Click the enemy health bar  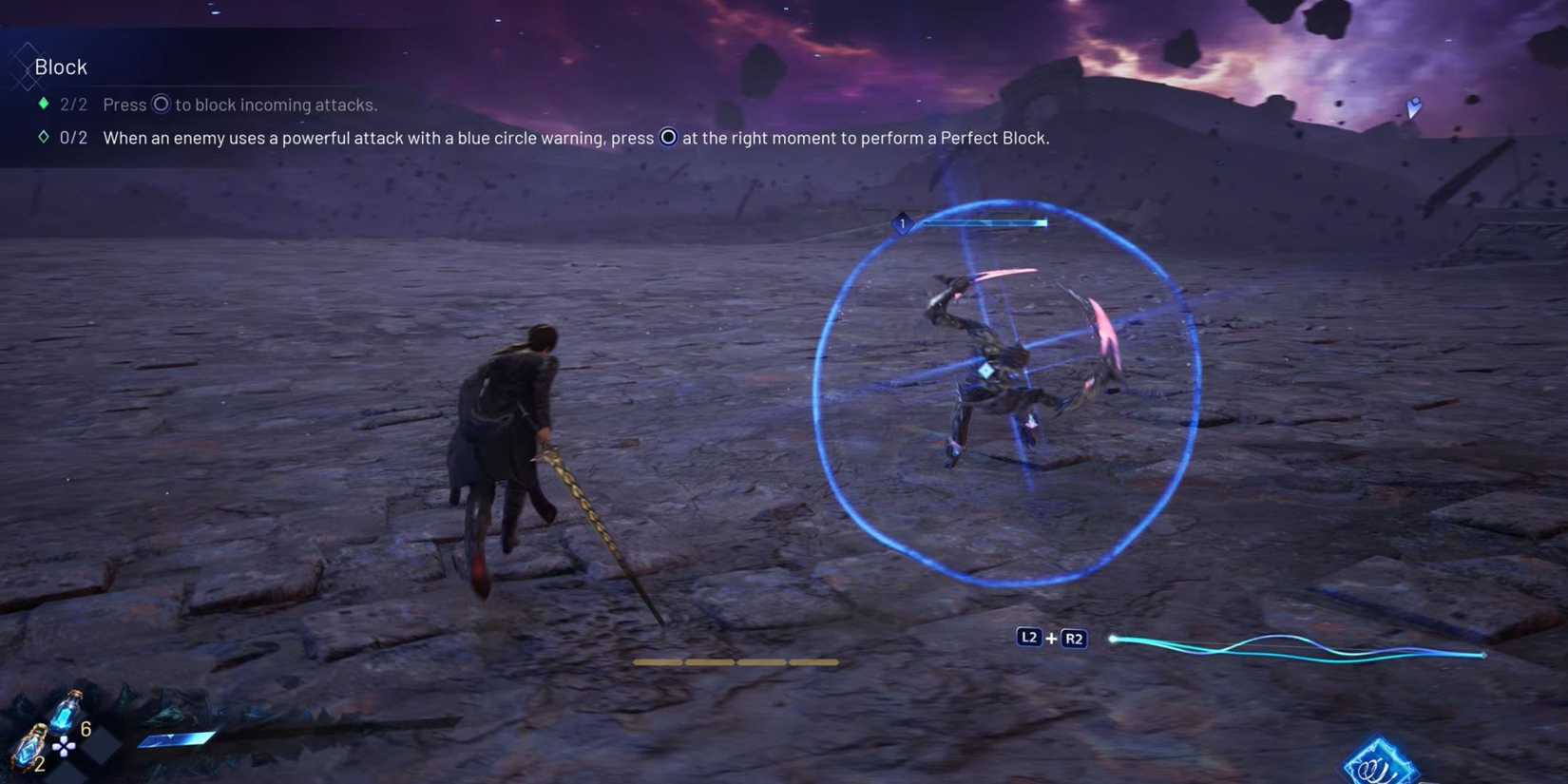988,223
